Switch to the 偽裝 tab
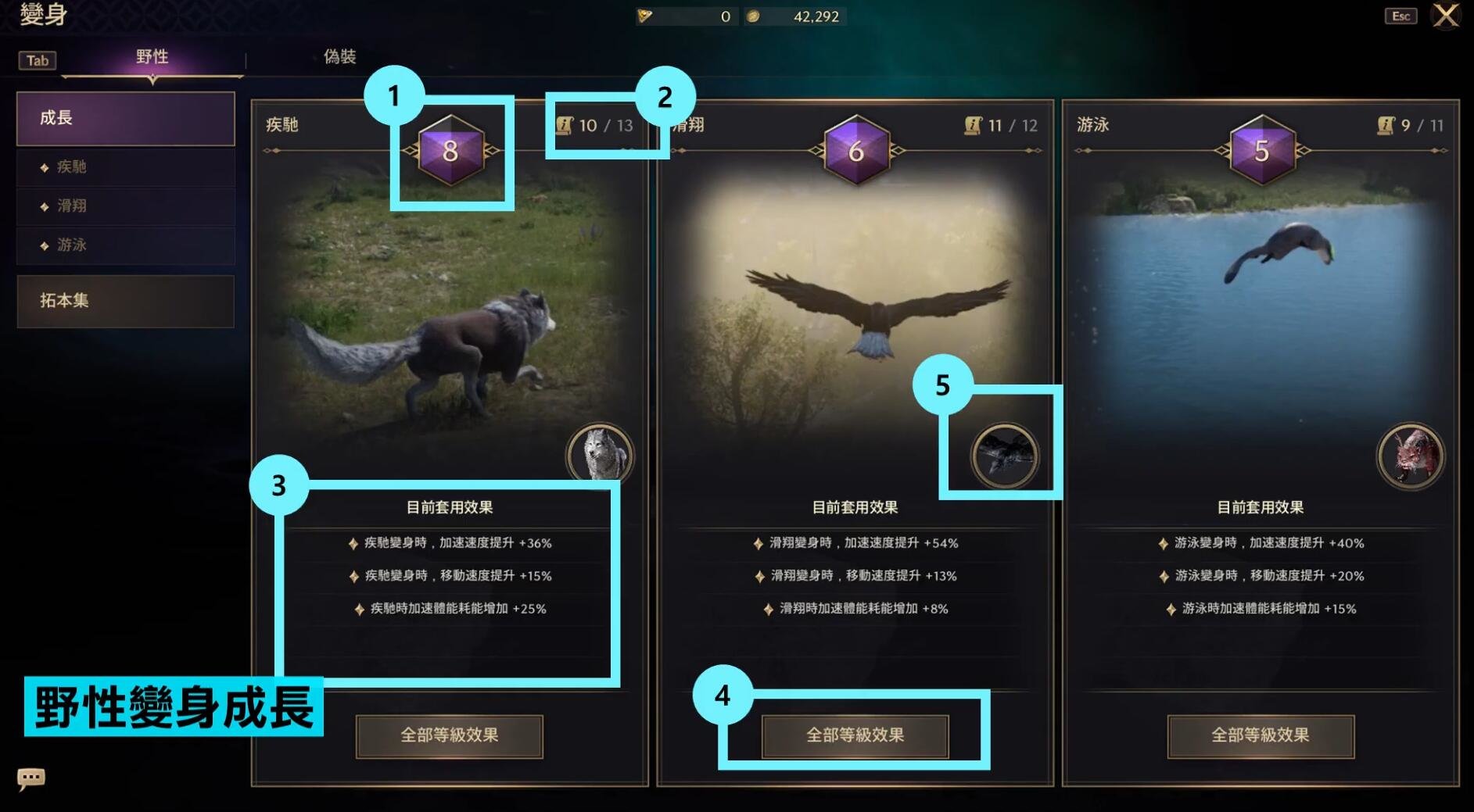Viewport: 1474px width, 812px height. coord(339,57)
